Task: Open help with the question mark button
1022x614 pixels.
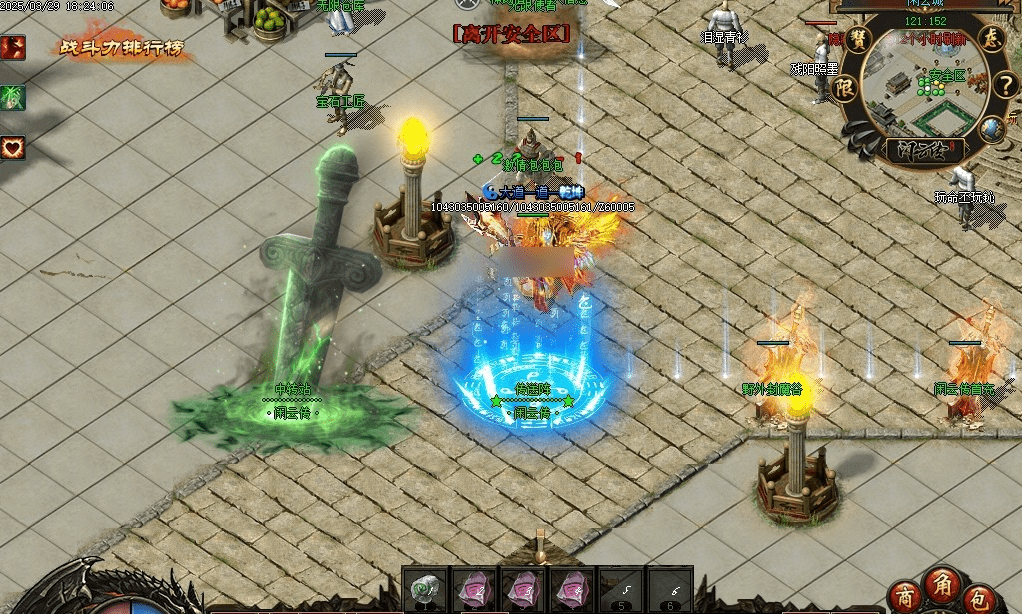Action: [x=1007, y=84]
